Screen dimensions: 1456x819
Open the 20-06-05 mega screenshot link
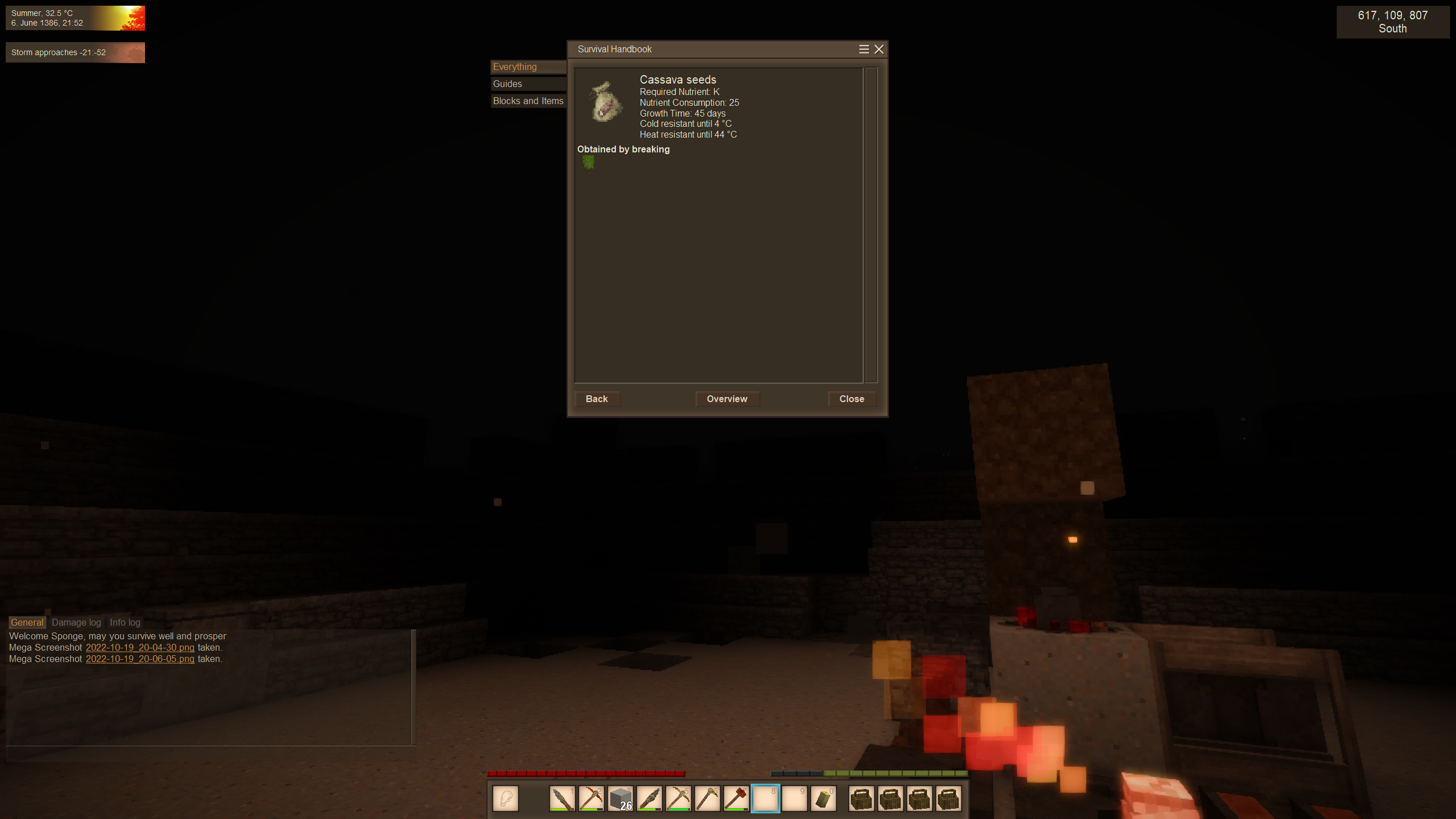[x=140, y=659]
